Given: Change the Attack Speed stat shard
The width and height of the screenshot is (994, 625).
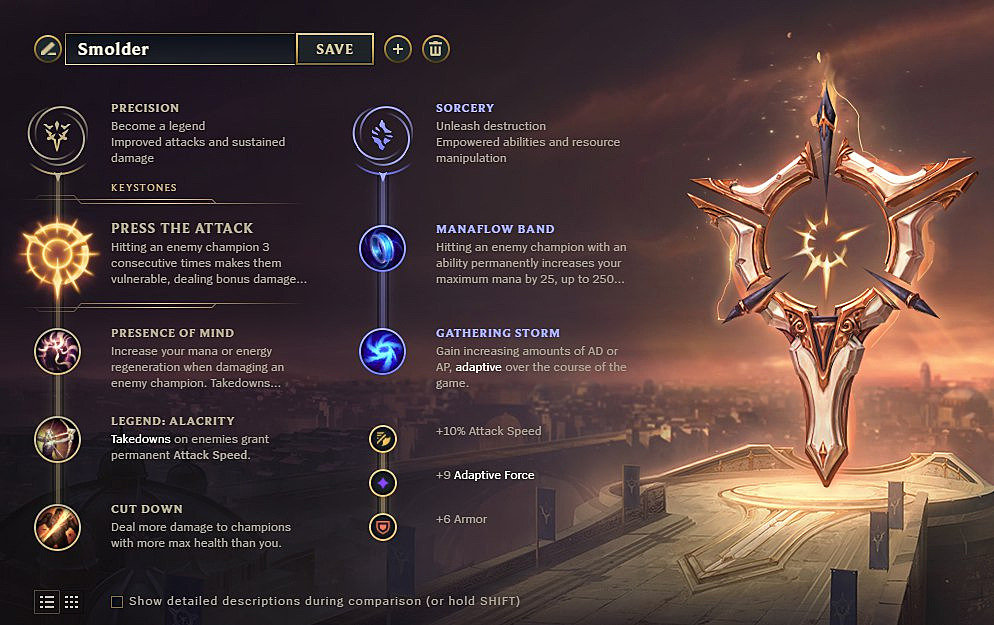Looking at the screenshot, I should 382,438.
